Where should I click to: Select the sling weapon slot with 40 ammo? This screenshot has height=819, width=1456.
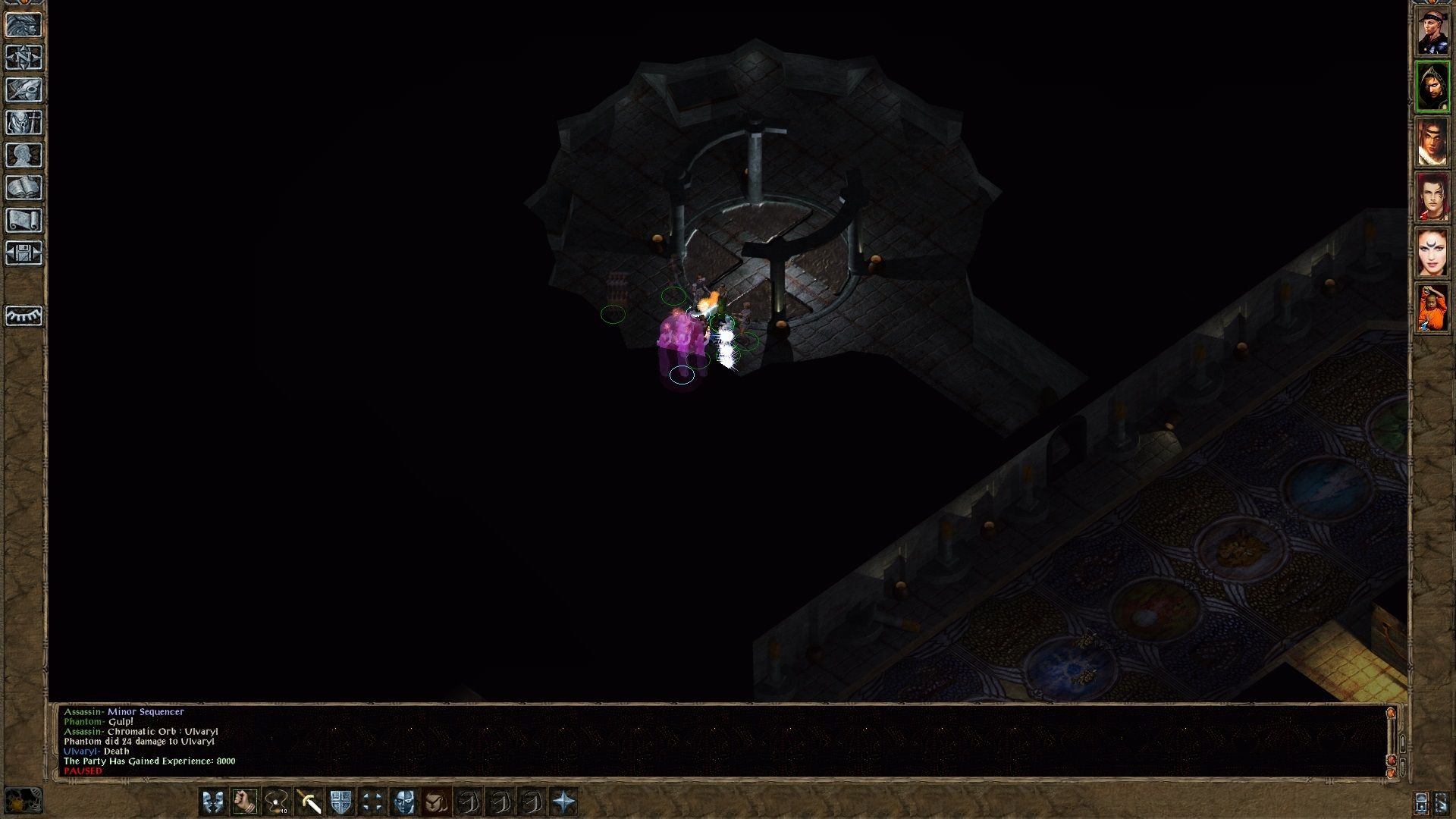coord(276,802)
